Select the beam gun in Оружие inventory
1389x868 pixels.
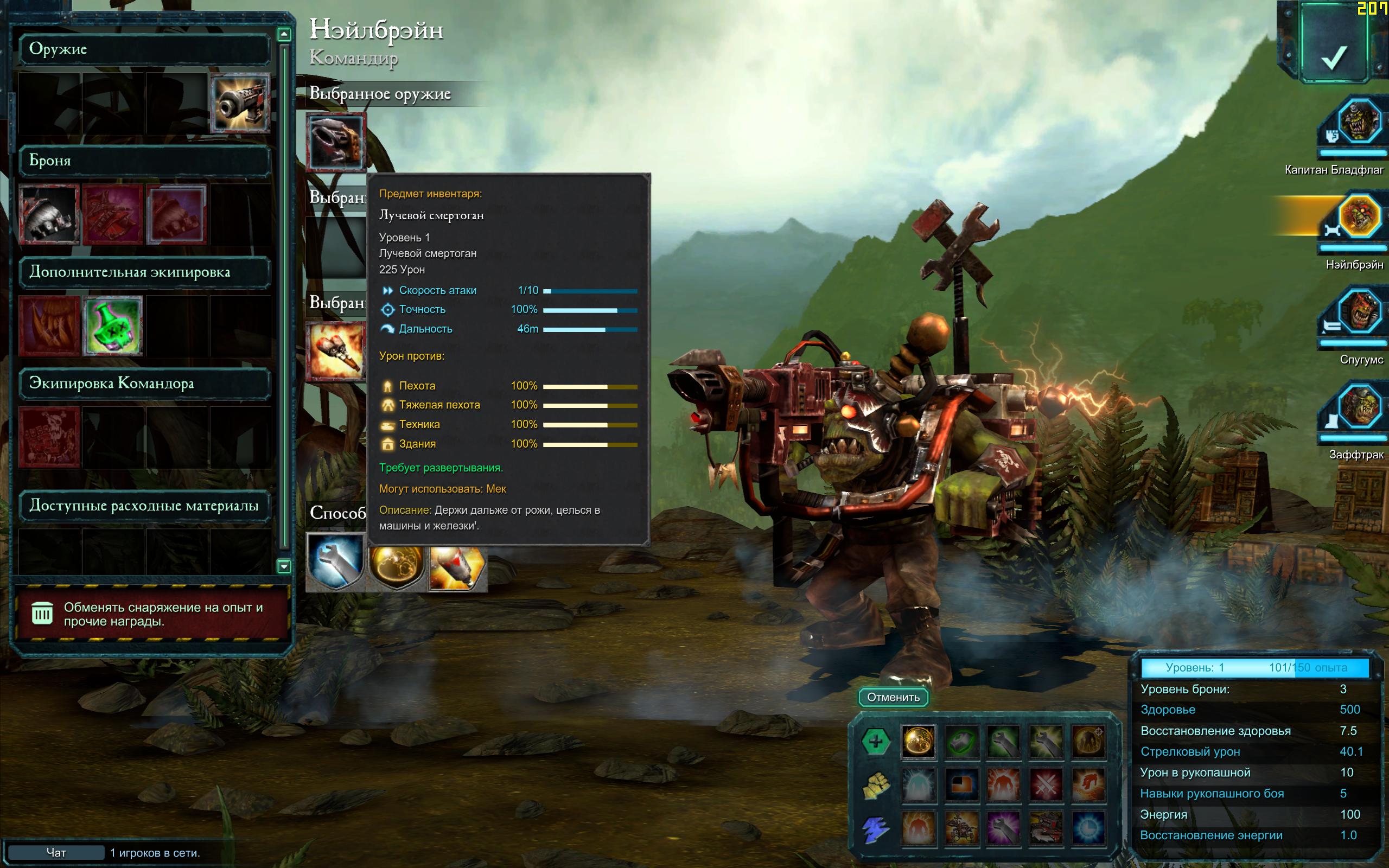tap(240, 103)
